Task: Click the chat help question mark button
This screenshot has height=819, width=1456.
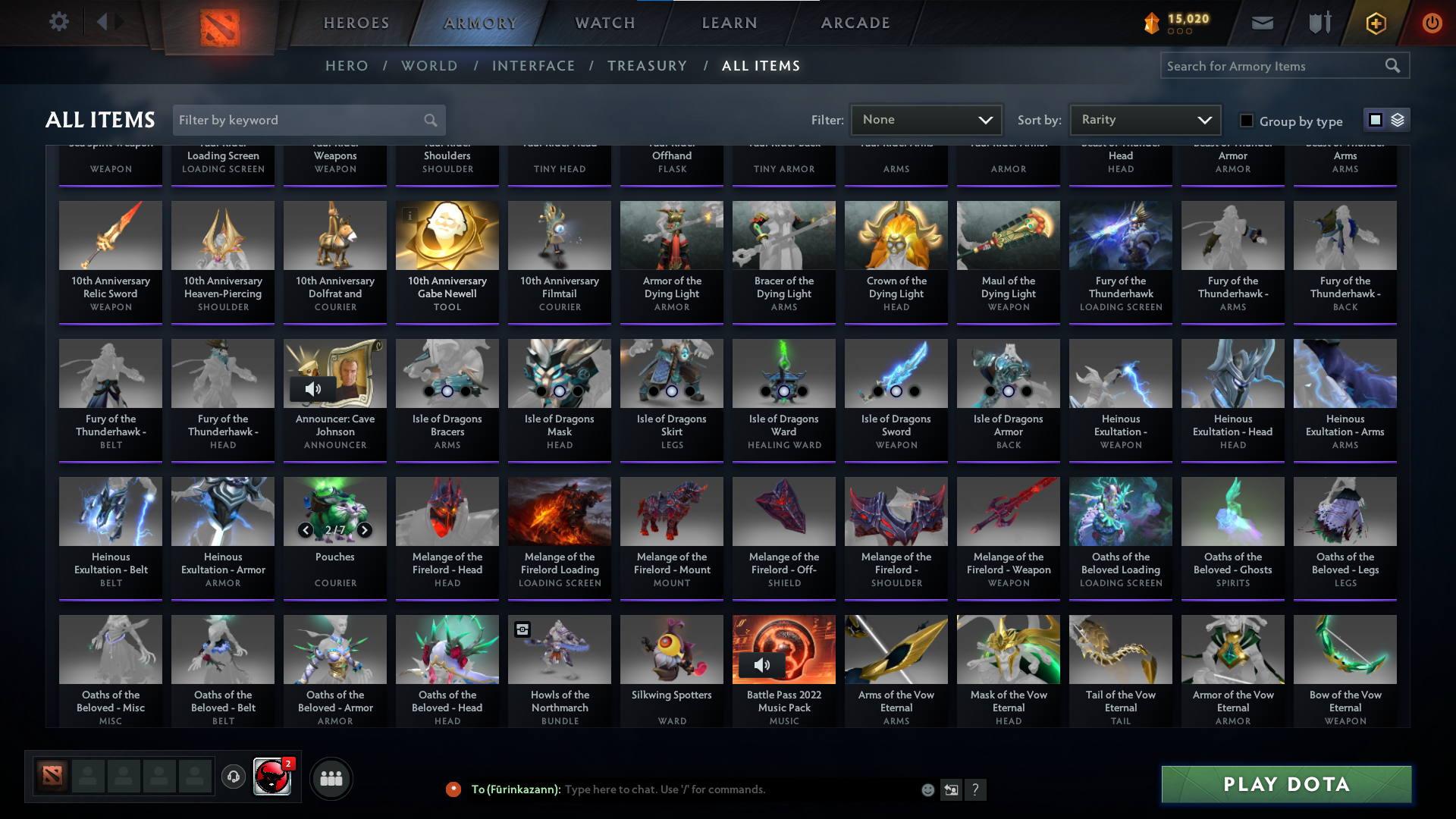Action: point(976,789)
